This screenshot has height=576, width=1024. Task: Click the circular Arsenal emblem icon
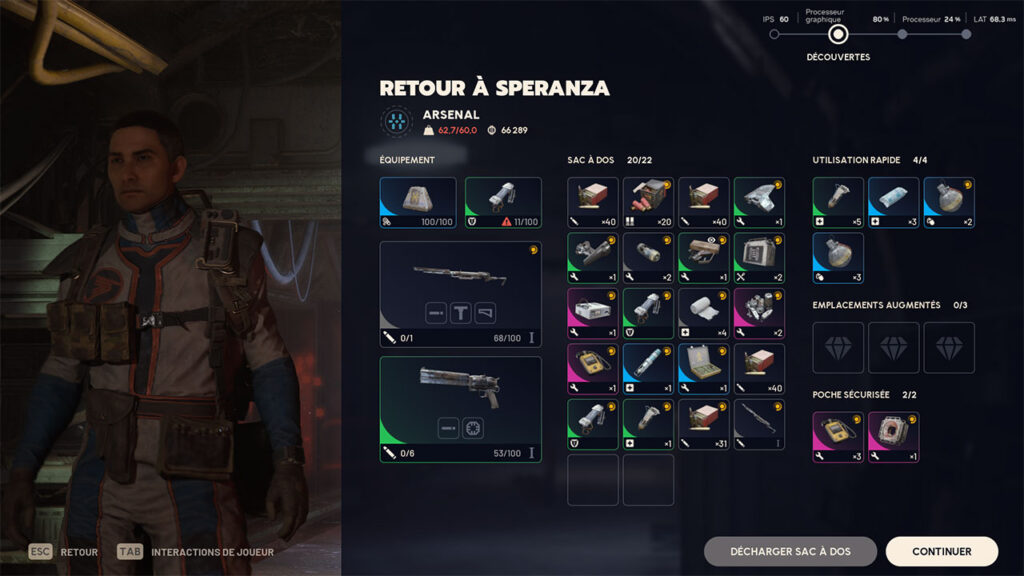pos(397,122)
